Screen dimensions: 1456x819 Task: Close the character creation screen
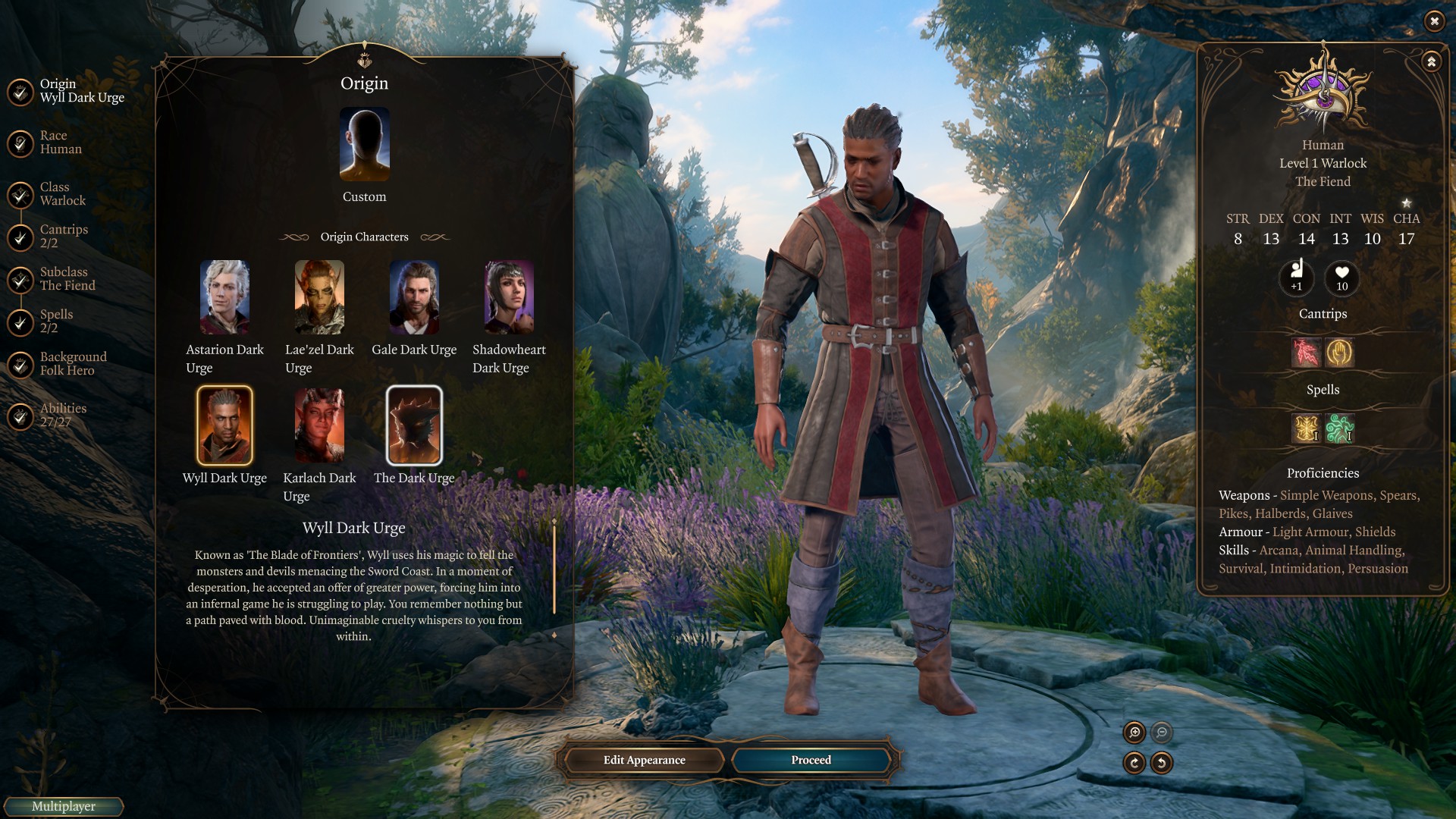(1434, 21)
